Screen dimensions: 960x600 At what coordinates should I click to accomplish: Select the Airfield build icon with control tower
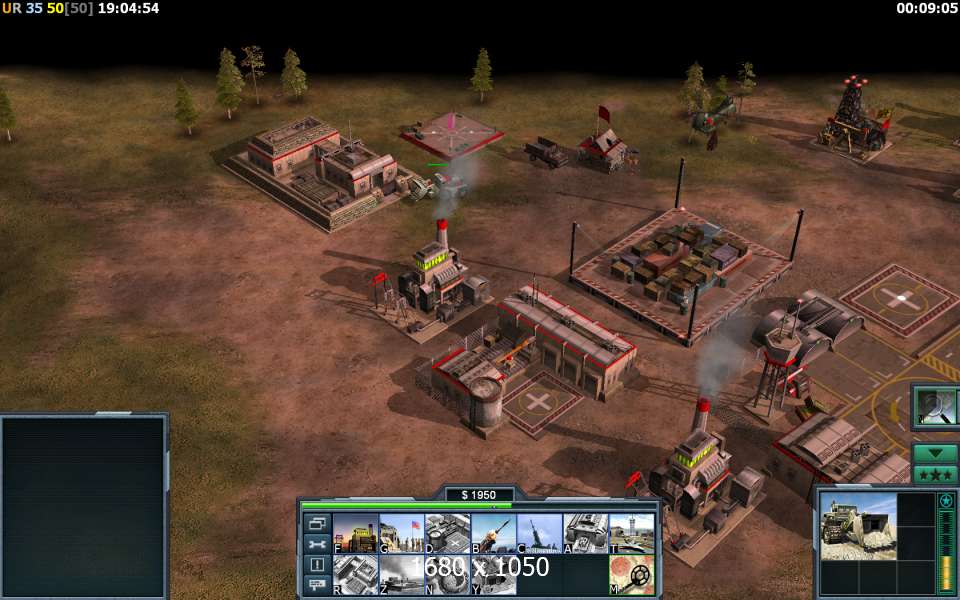[631, 533]
